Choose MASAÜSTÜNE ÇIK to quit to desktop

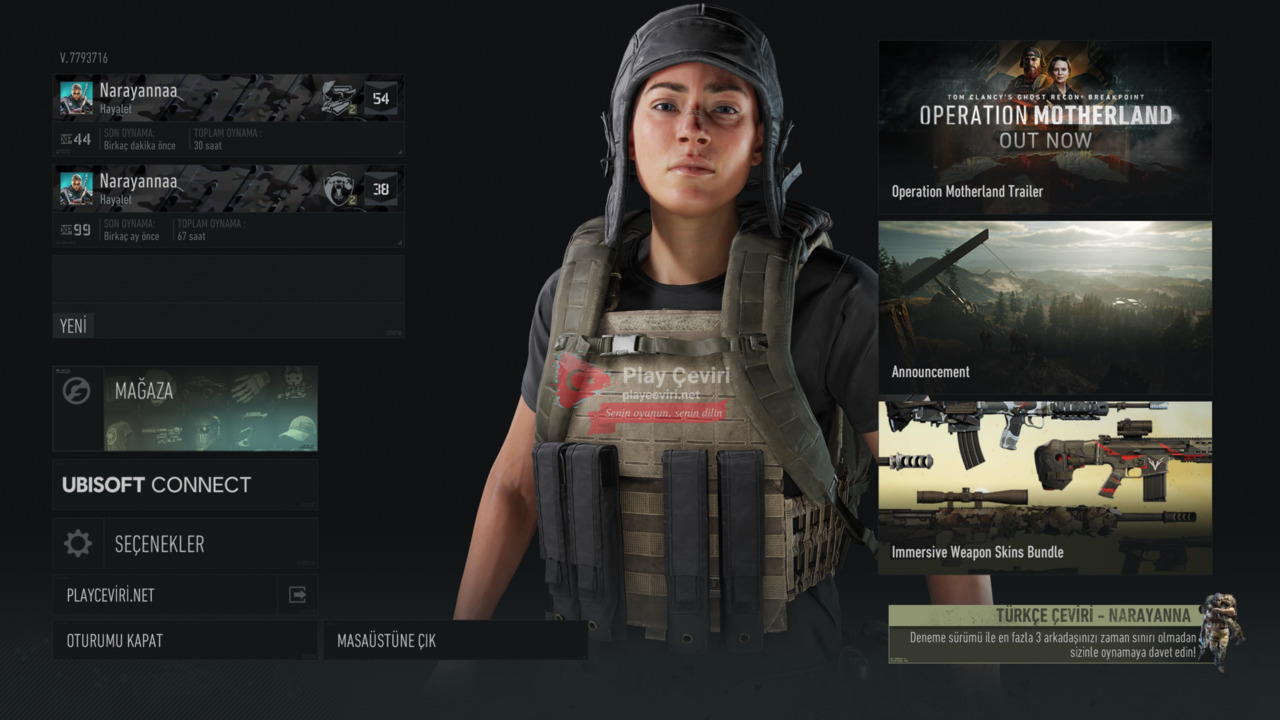pos(455,641)
